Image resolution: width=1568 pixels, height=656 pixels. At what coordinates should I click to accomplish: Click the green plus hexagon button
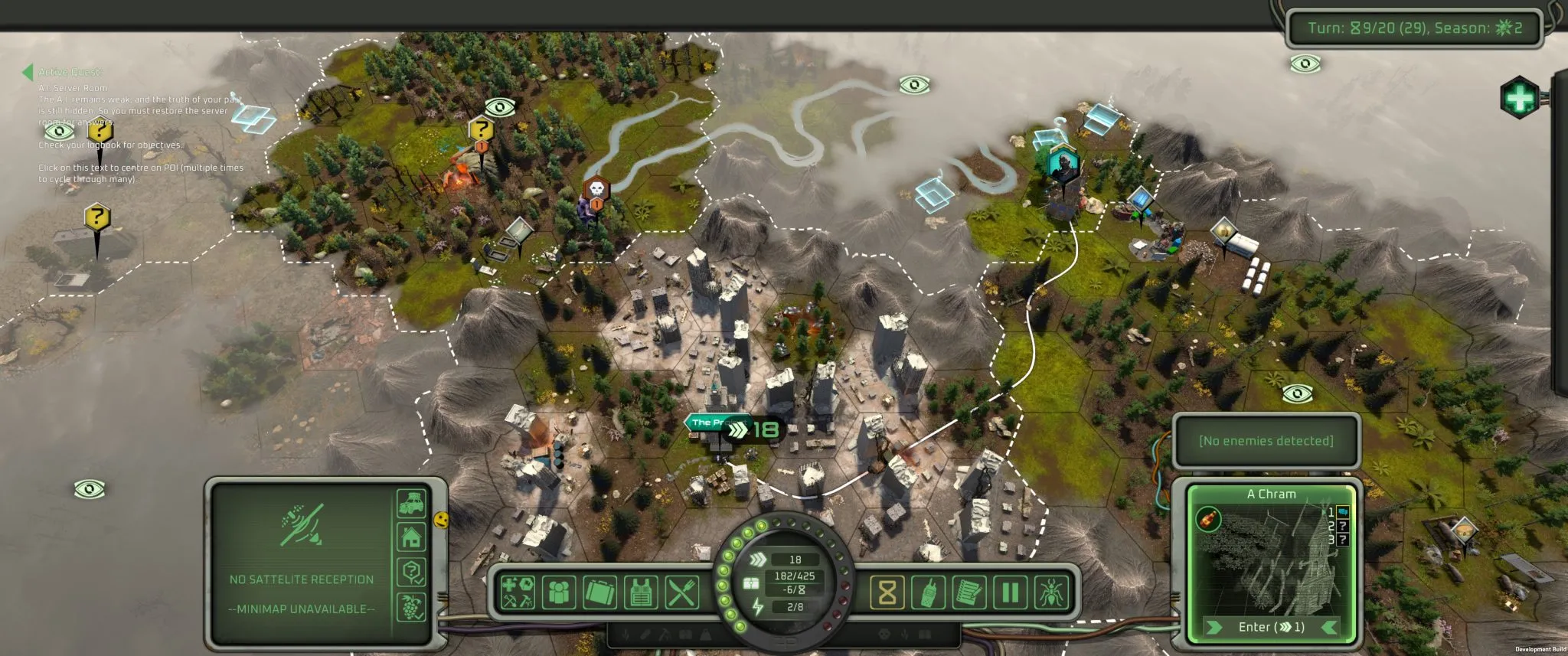(x=1519, y=98)
